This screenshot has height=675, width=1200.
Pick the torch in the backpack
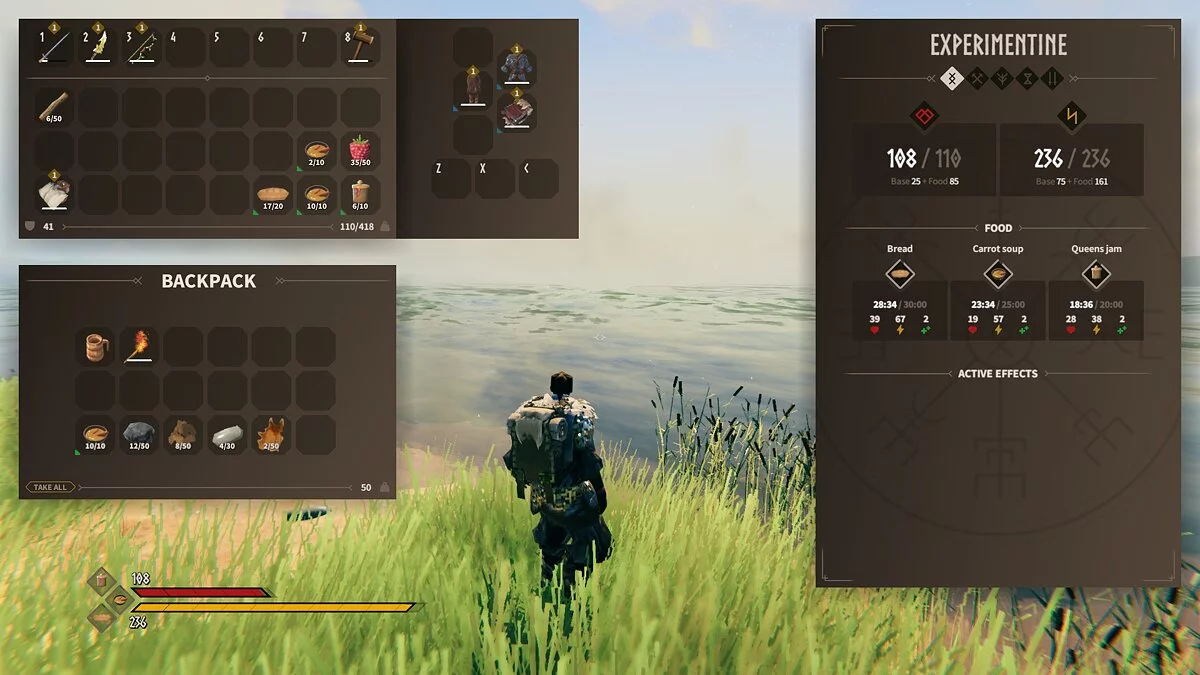(x=139, y=347)
